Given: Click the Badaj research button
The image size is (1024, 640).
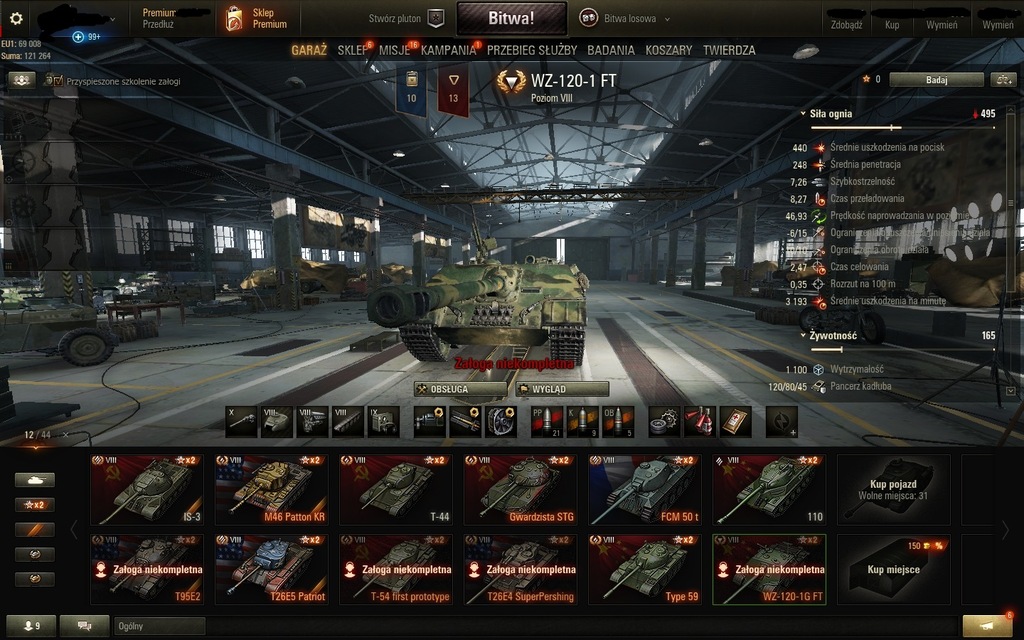Looking at the screenshot, I should point(936,80).
